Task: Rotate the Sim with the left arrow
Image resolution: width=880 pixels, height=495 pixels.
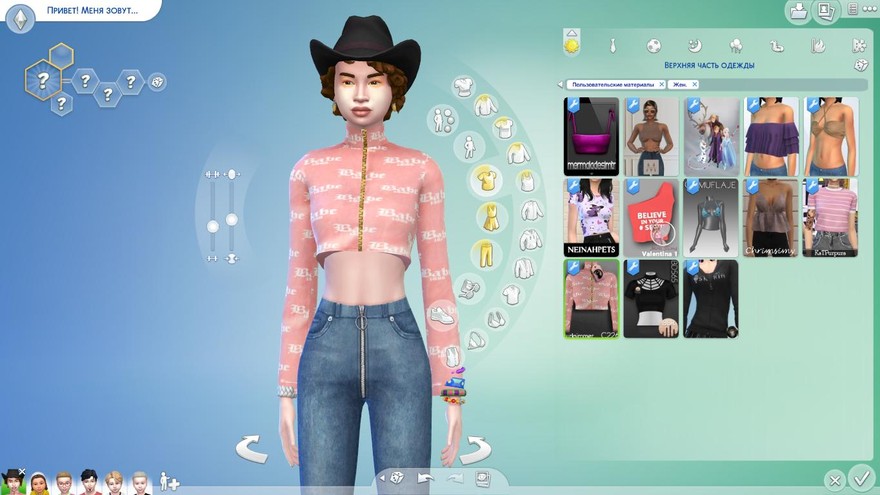Action: [x=251, y=449]
